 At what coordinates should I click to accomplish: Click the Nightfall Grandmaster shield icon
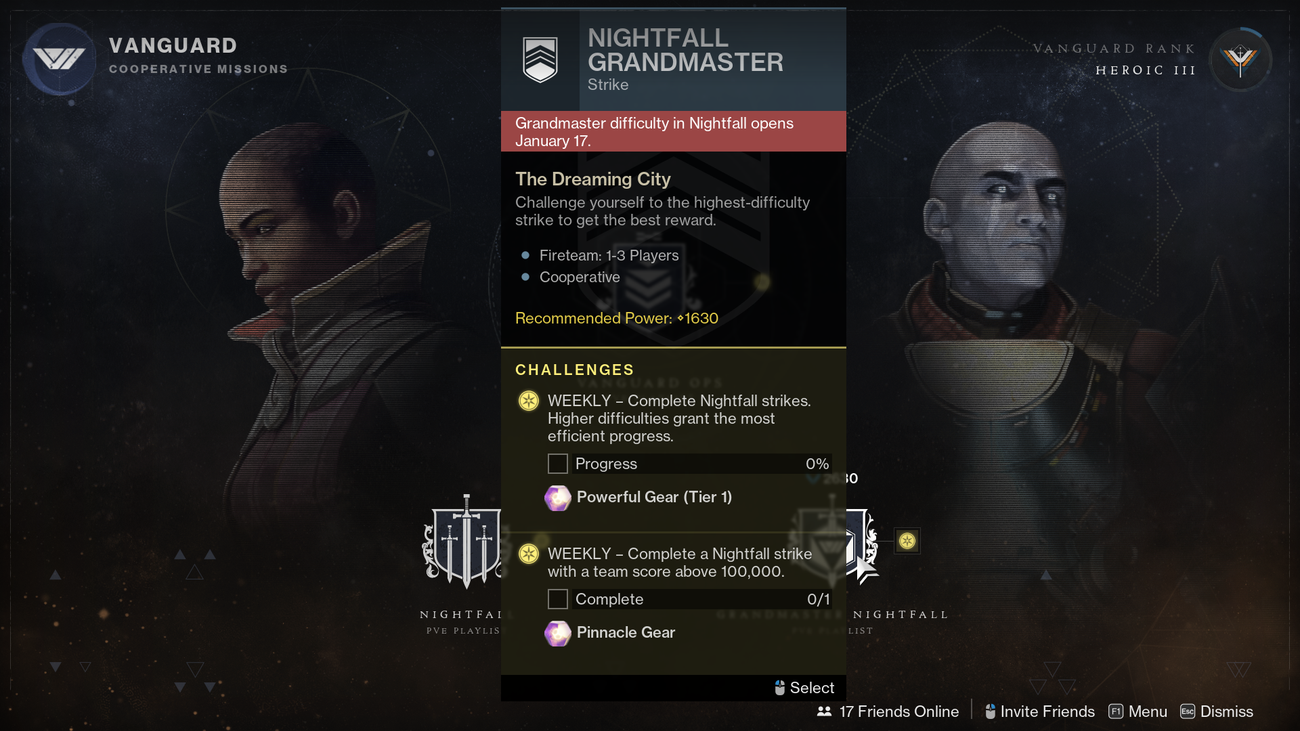coord(539,56)
